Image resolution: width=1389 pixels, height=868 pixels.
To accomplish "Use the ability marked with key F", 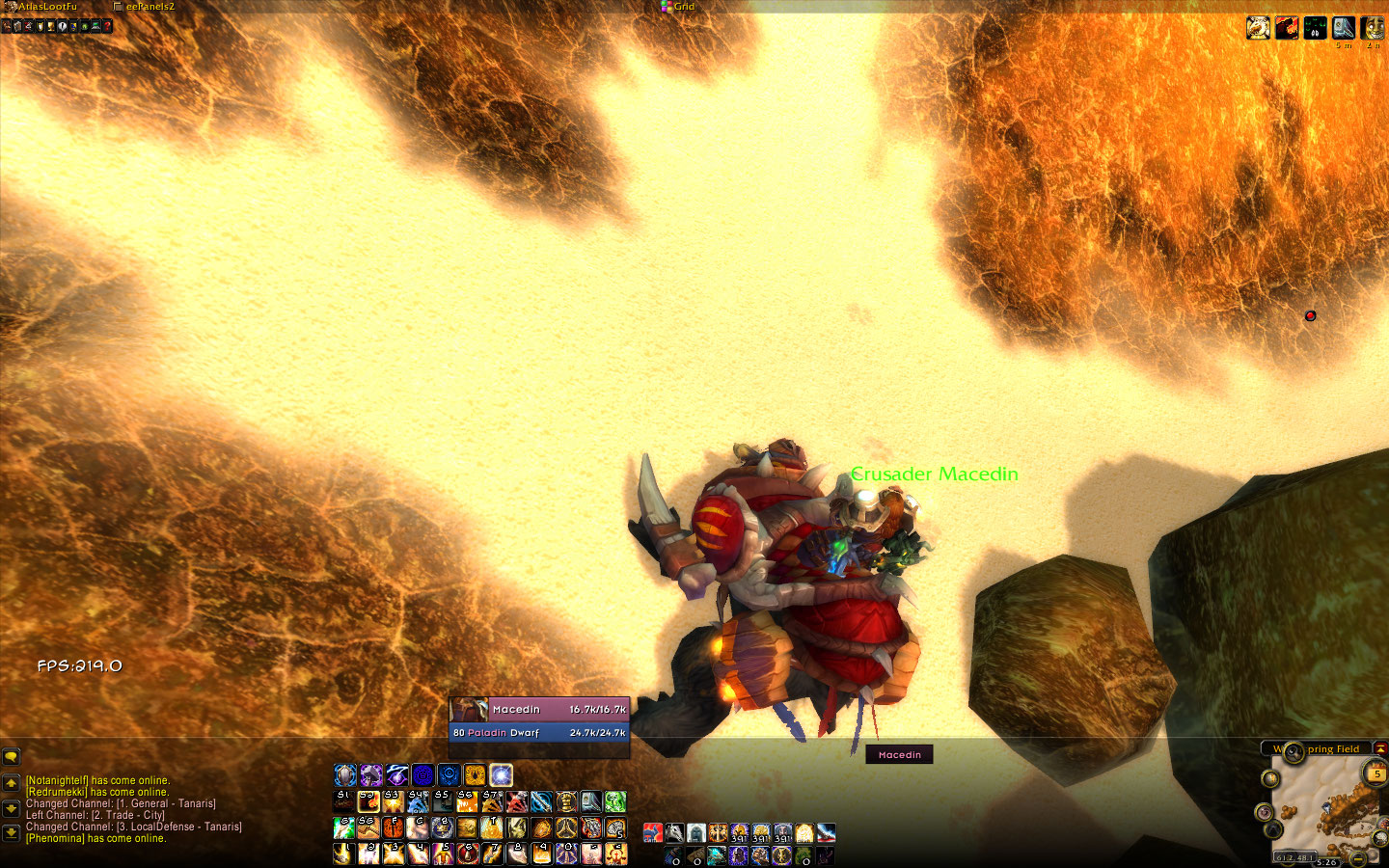I will point(393,827).
